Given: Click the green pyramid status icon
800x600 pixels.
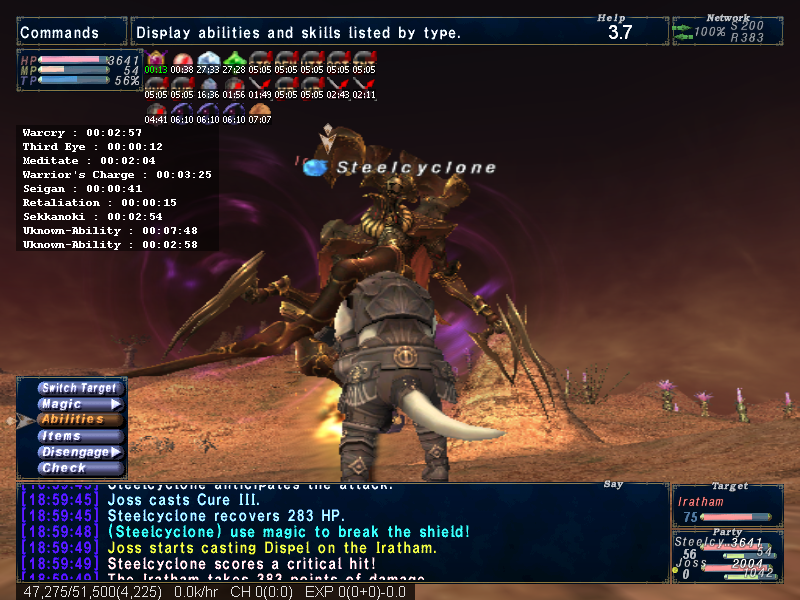Looking at the screenshot, I should [x=234, y=59].
